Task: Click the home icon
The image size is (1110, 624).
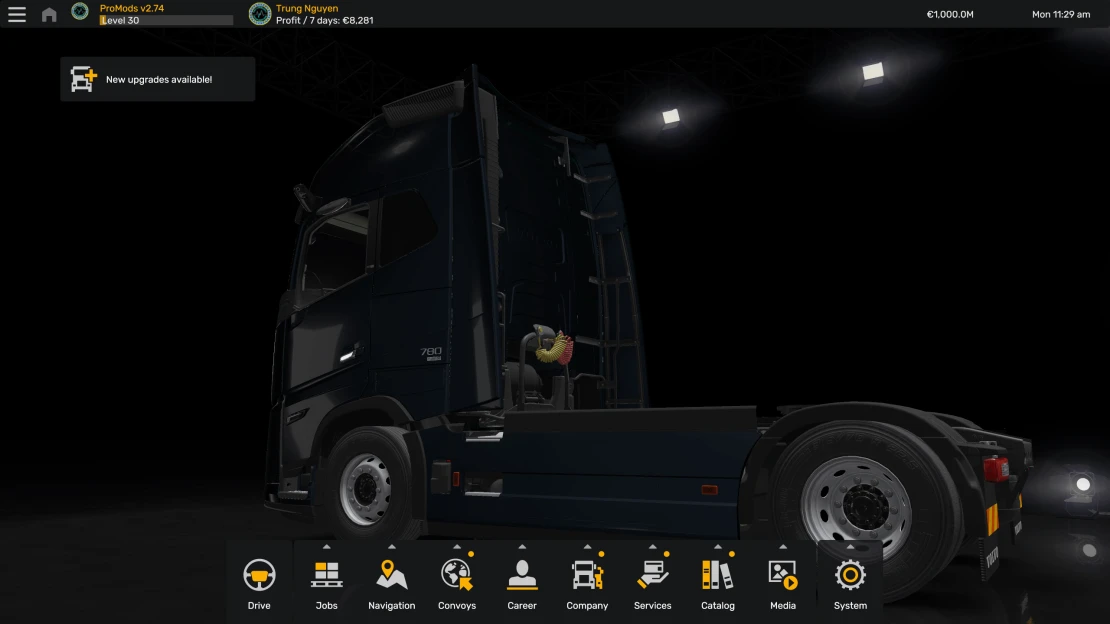Action: pyautogui.click(x=49, y=14)
